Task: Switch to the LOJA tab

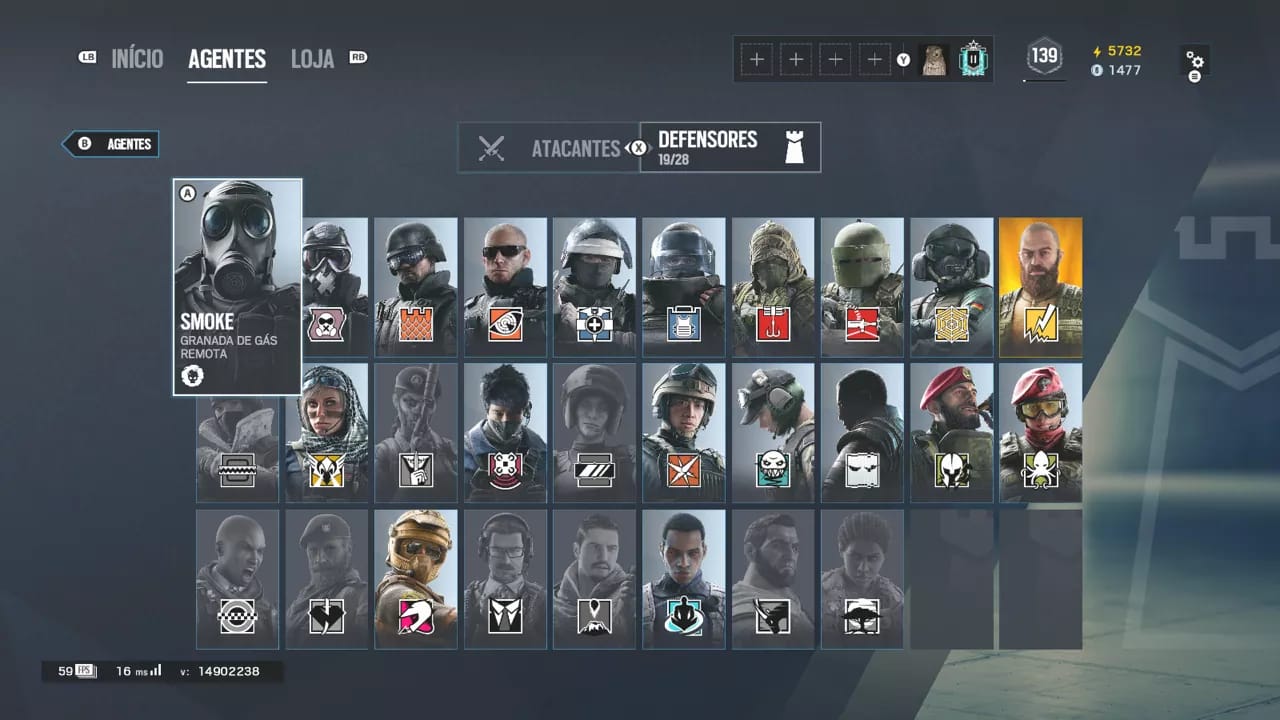Action: tap(312, 59)
